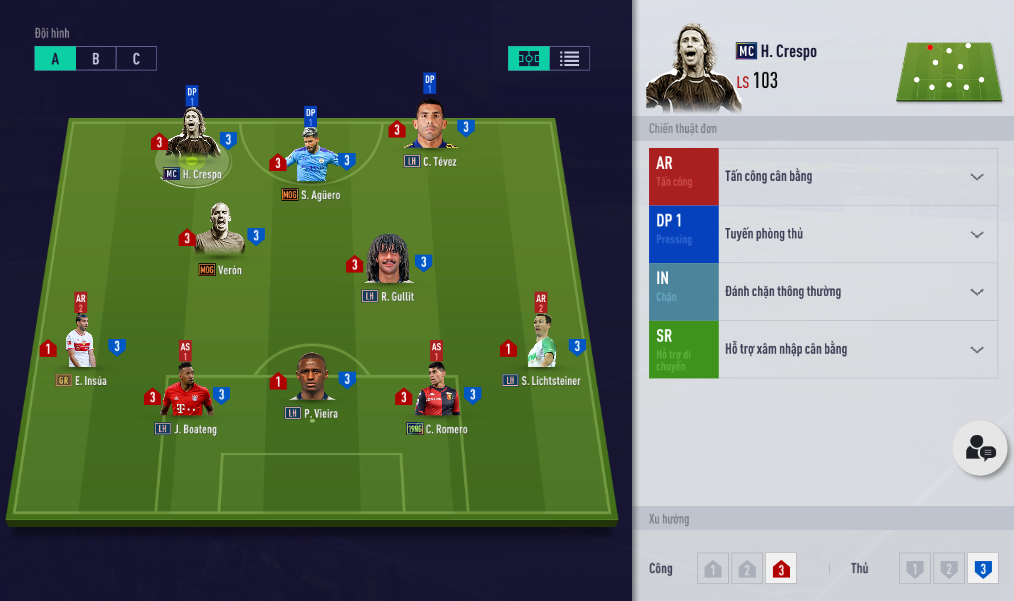1014x601 pixels.
Task: Select the S. Agüero player card
Action: [311, 162]
